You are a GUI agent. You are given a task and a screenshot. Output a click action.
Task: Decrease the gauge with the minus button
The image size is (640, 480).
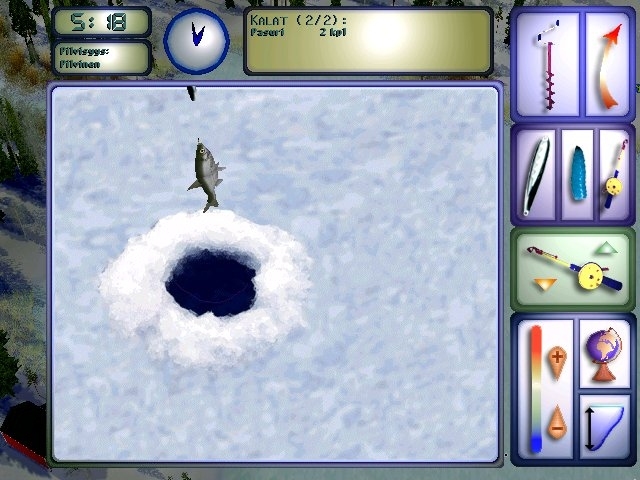tap(557, 420)
